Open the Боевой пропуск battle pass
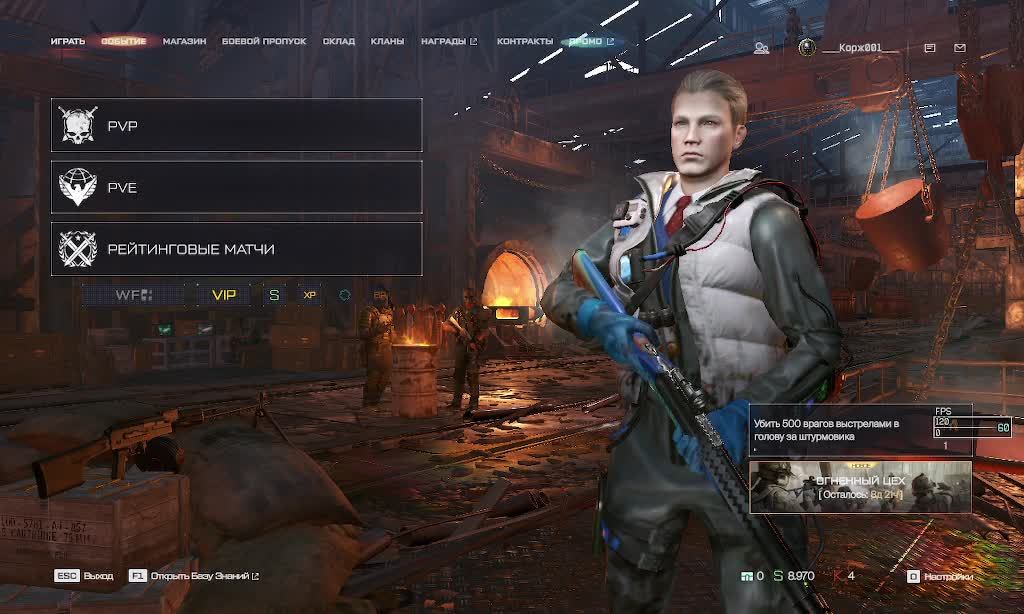The image size is (1024, 614). [x=264, y=41]
